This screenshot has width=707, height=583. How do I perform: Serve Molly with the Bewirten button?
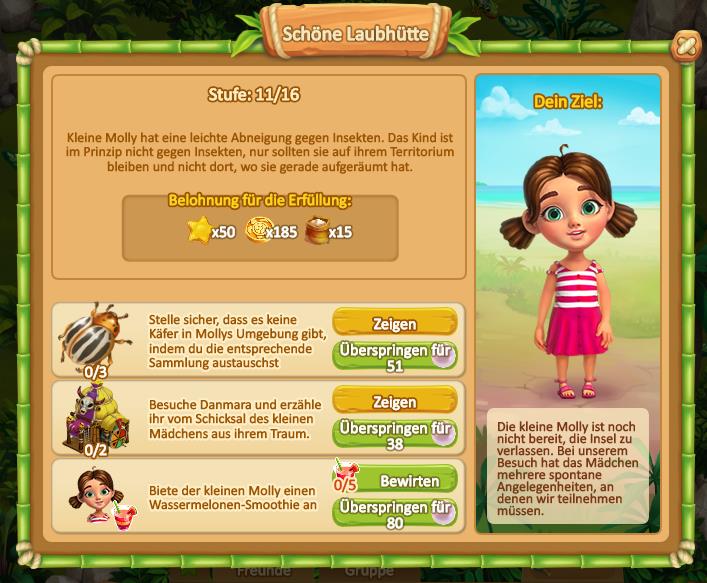click(x=408, y=480)
